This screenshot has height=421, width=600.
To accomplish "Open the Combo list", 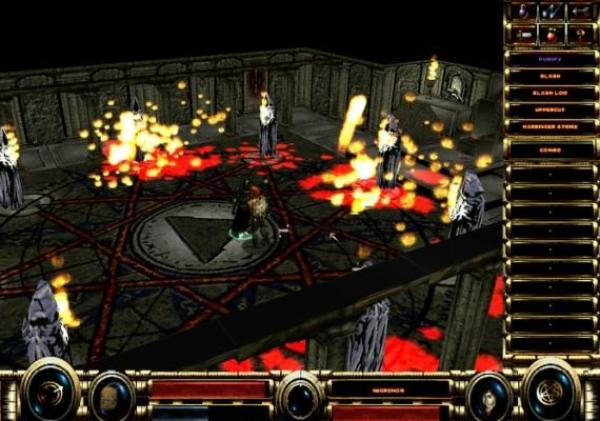I will (550, 148).
